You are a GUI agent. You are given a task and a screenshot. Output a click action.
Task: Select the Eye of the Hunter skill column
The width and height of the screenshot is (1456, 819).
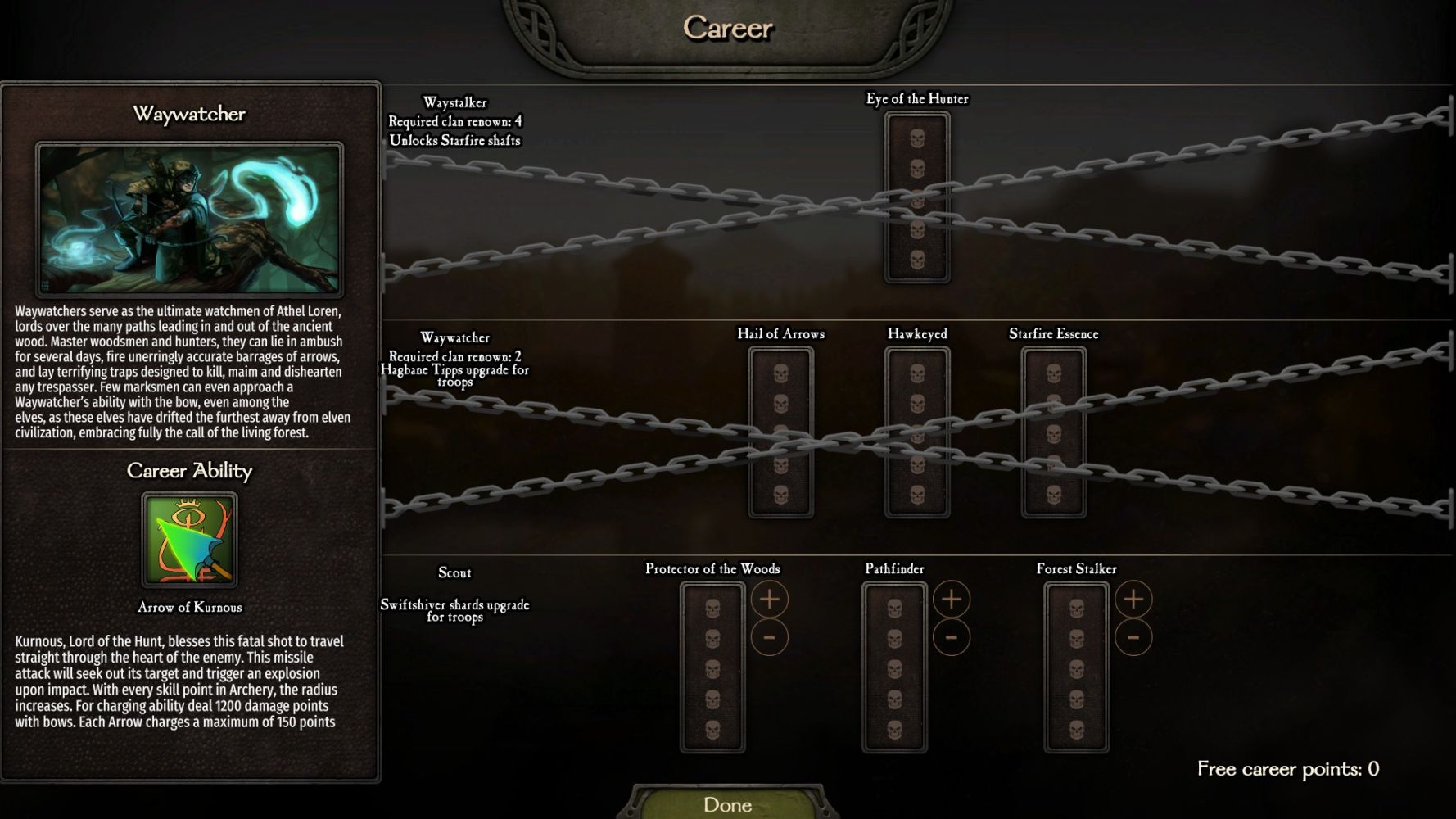coord(917,197)
